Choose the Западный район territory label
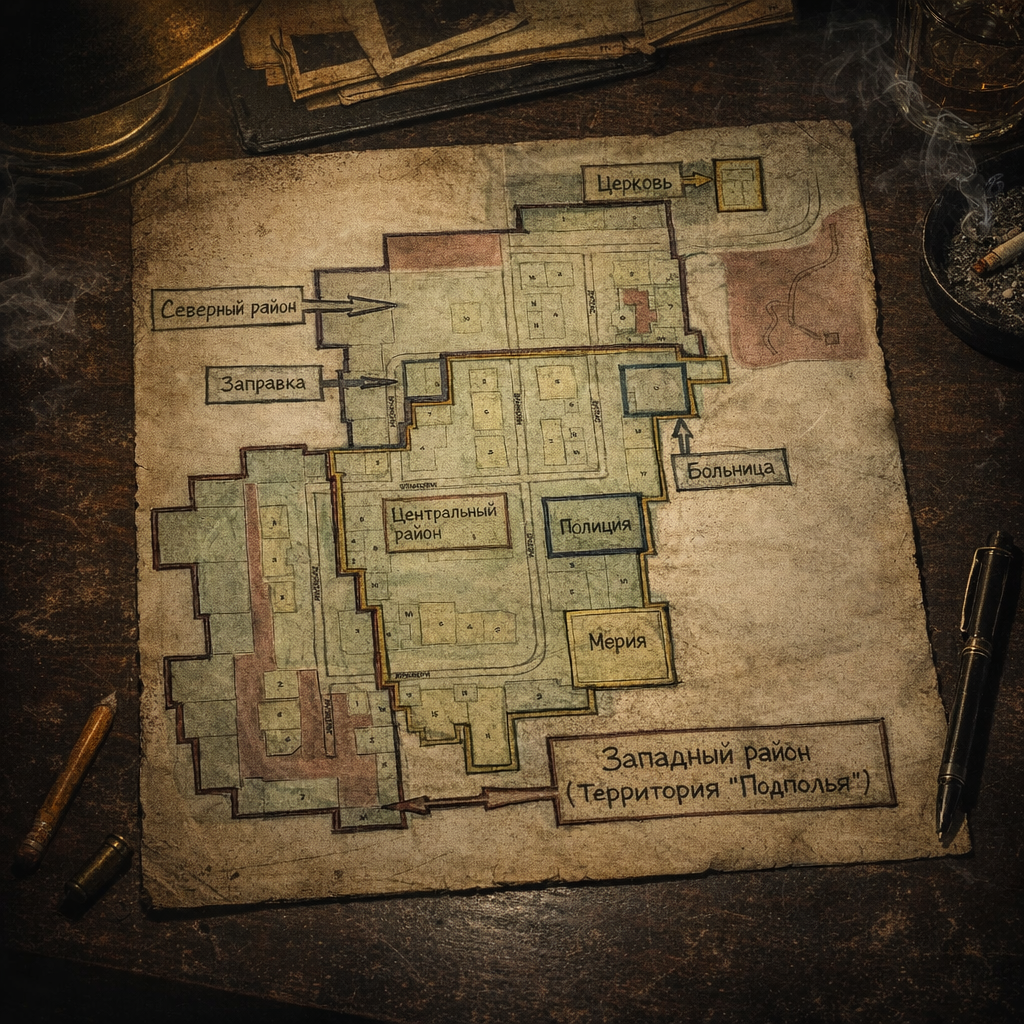The width and height of the screenshot is (1024, 1024). coord(719,770)
